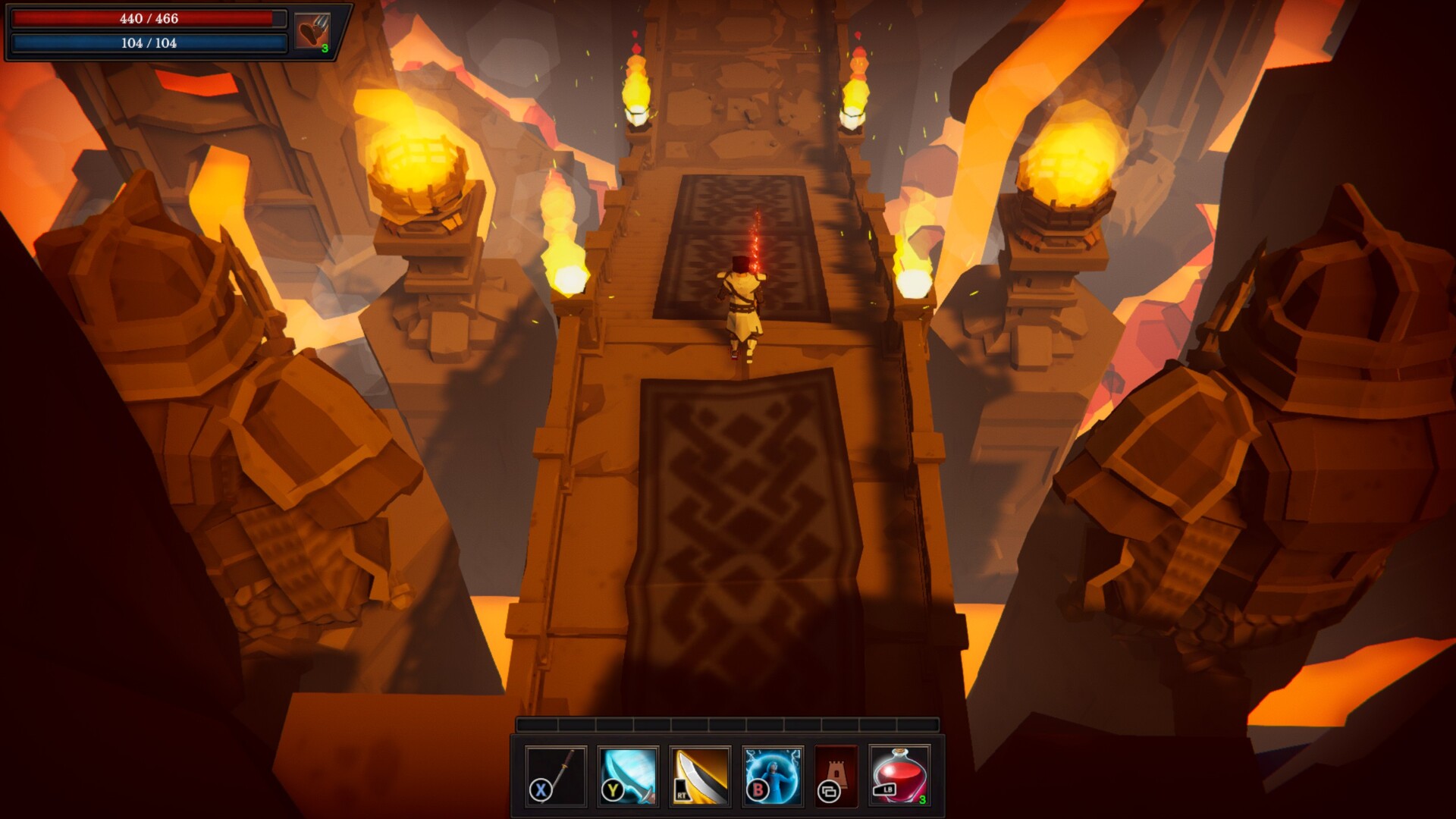This screenshot has height=819, width=1456.
Task: Click the red tower portal icon
Action: coord(836,775)
